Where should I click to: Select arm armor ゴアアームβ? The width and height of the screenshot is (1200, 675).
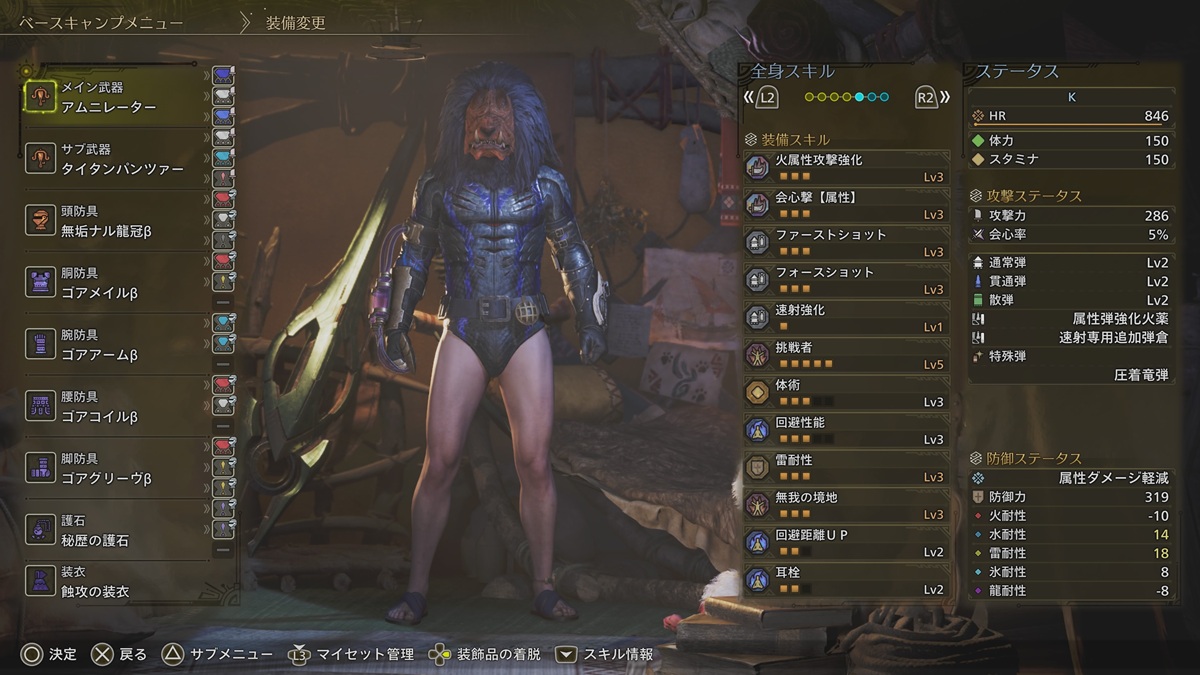point(115,345)
